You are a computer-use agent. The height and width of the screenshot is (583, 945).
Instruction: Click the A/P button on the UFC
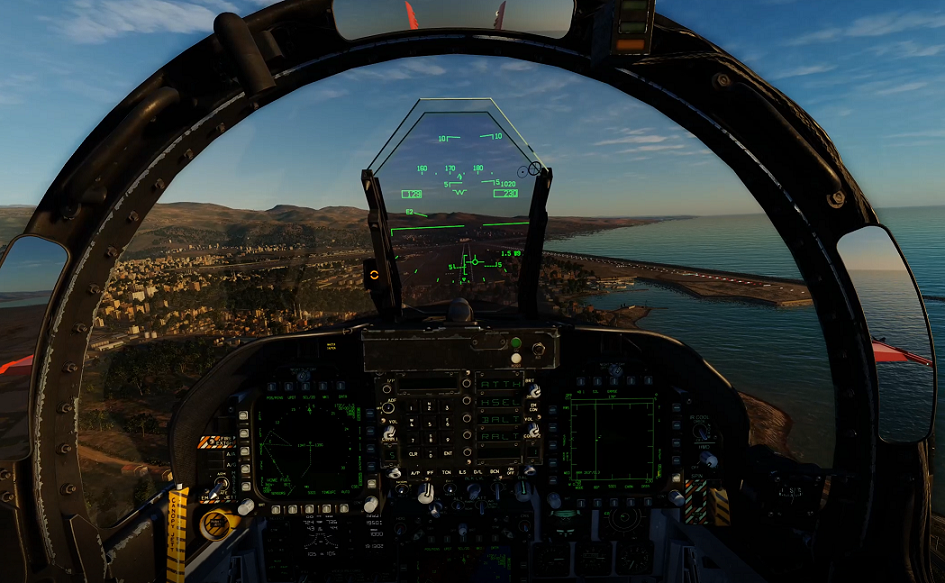[x=416, y=471]
